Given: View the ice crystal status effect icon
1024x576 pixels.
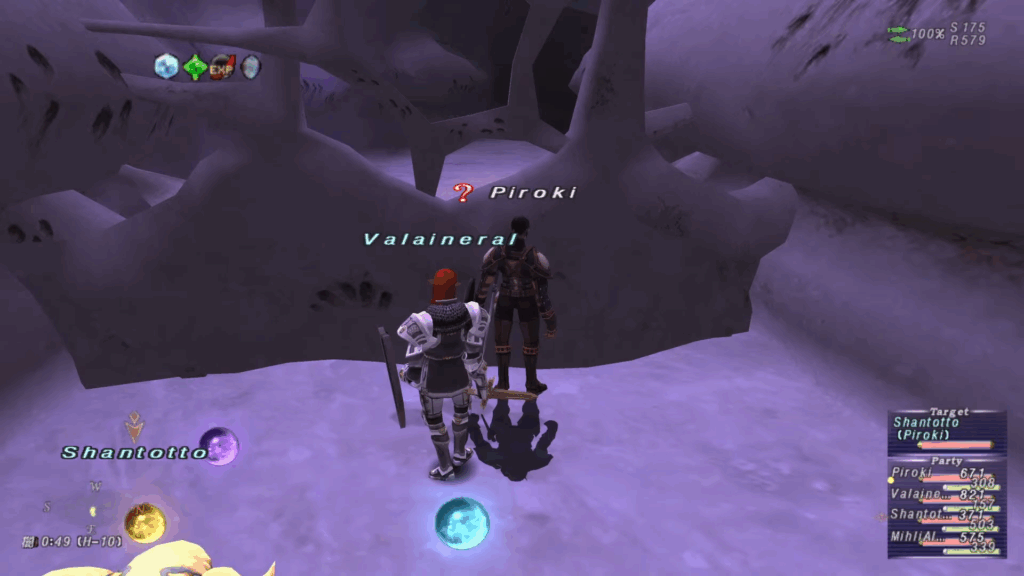Looking at the screenshot, I should [x=166, y=67].
